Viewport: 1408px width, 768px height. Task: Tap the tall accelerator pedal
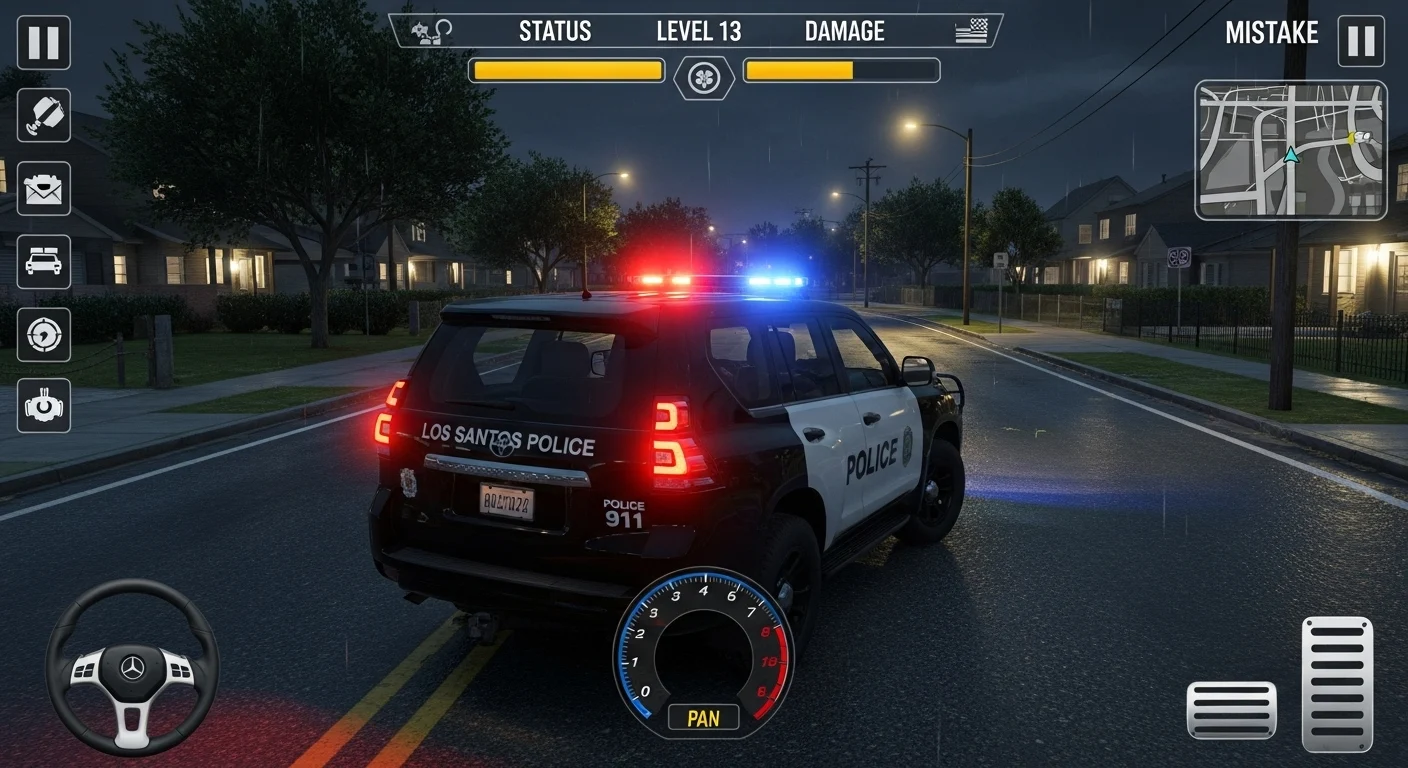1337,684
